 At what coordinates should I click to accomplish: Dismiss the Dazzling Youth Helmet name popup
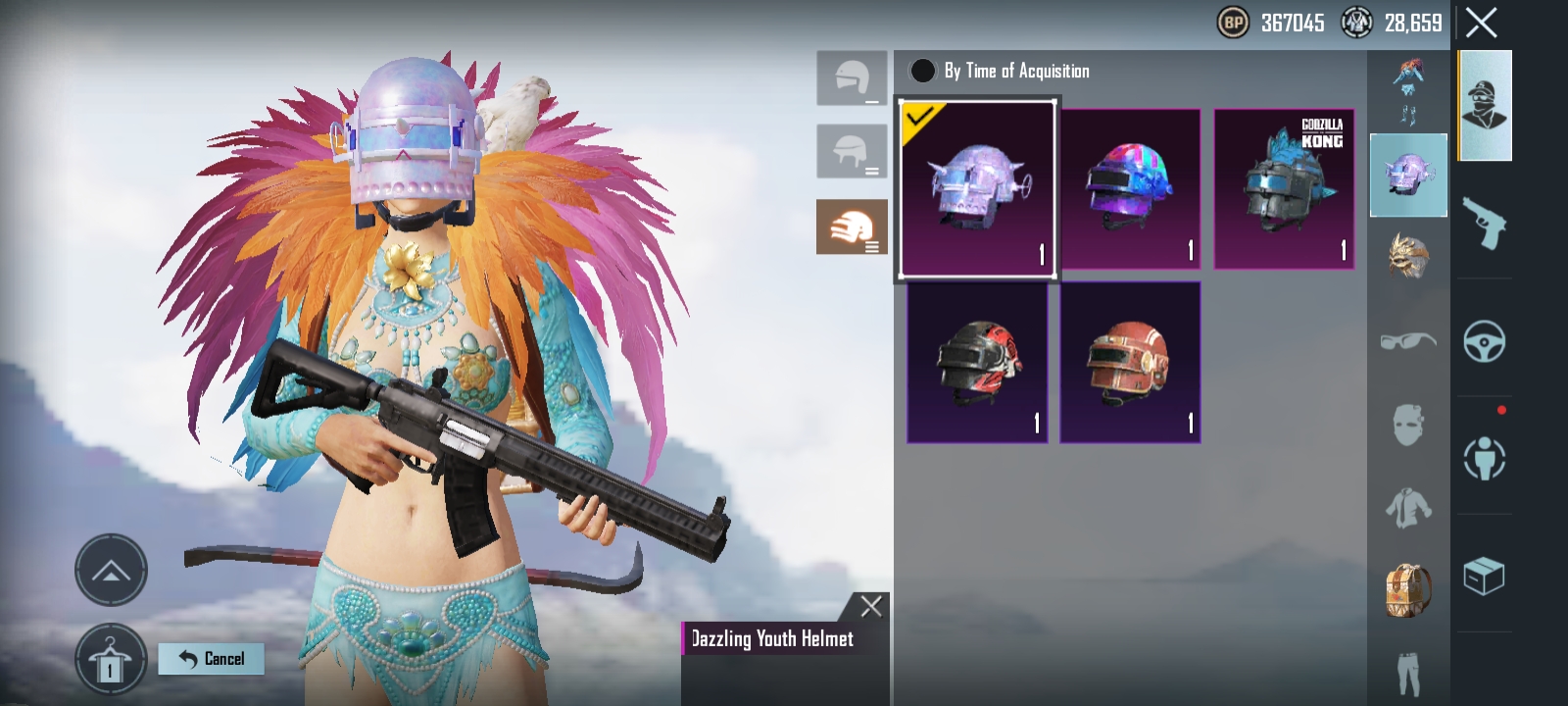coord(870,607)
